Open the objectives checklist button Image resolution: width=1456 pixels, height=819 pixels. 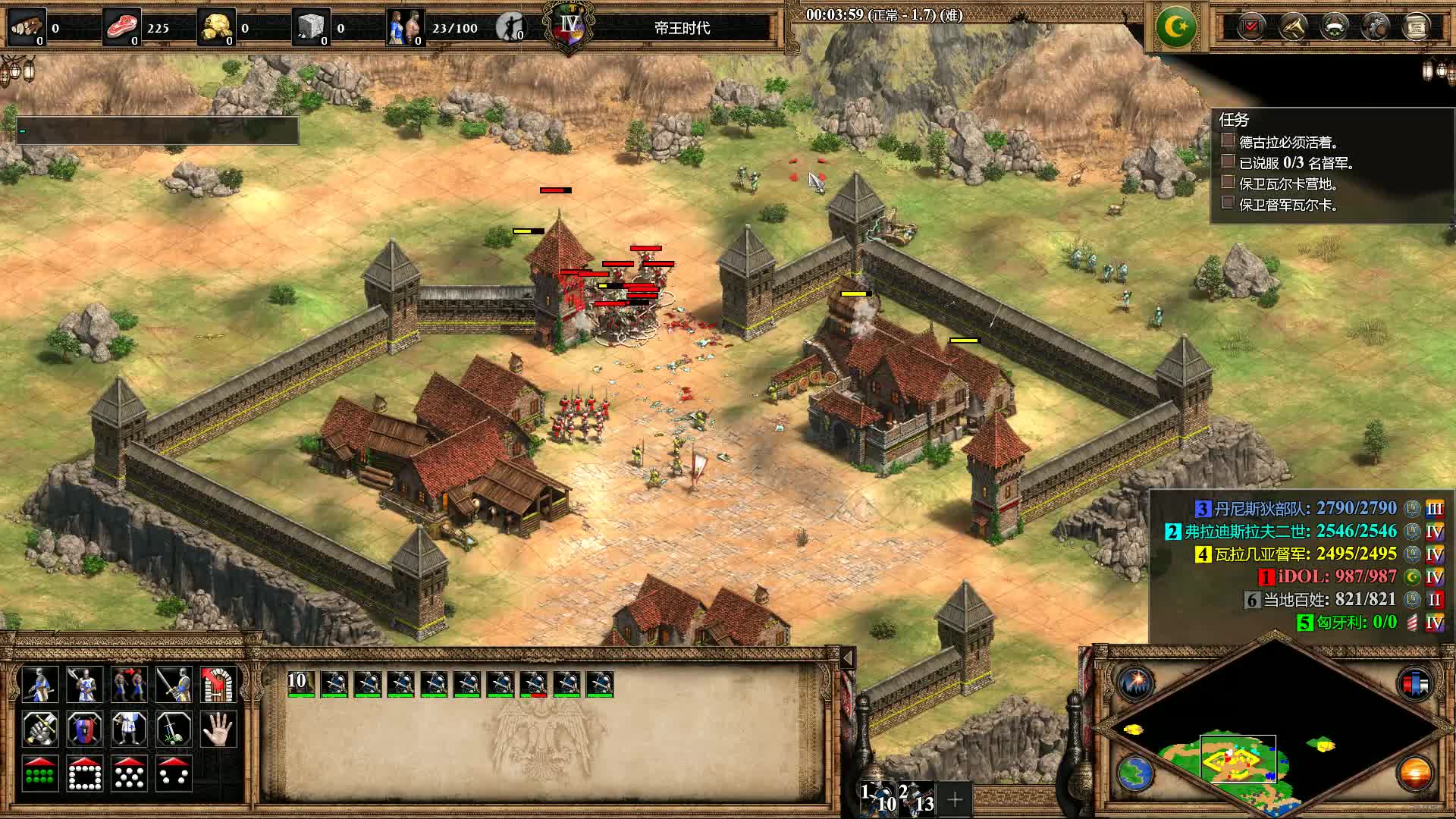tap(1250, 27)
